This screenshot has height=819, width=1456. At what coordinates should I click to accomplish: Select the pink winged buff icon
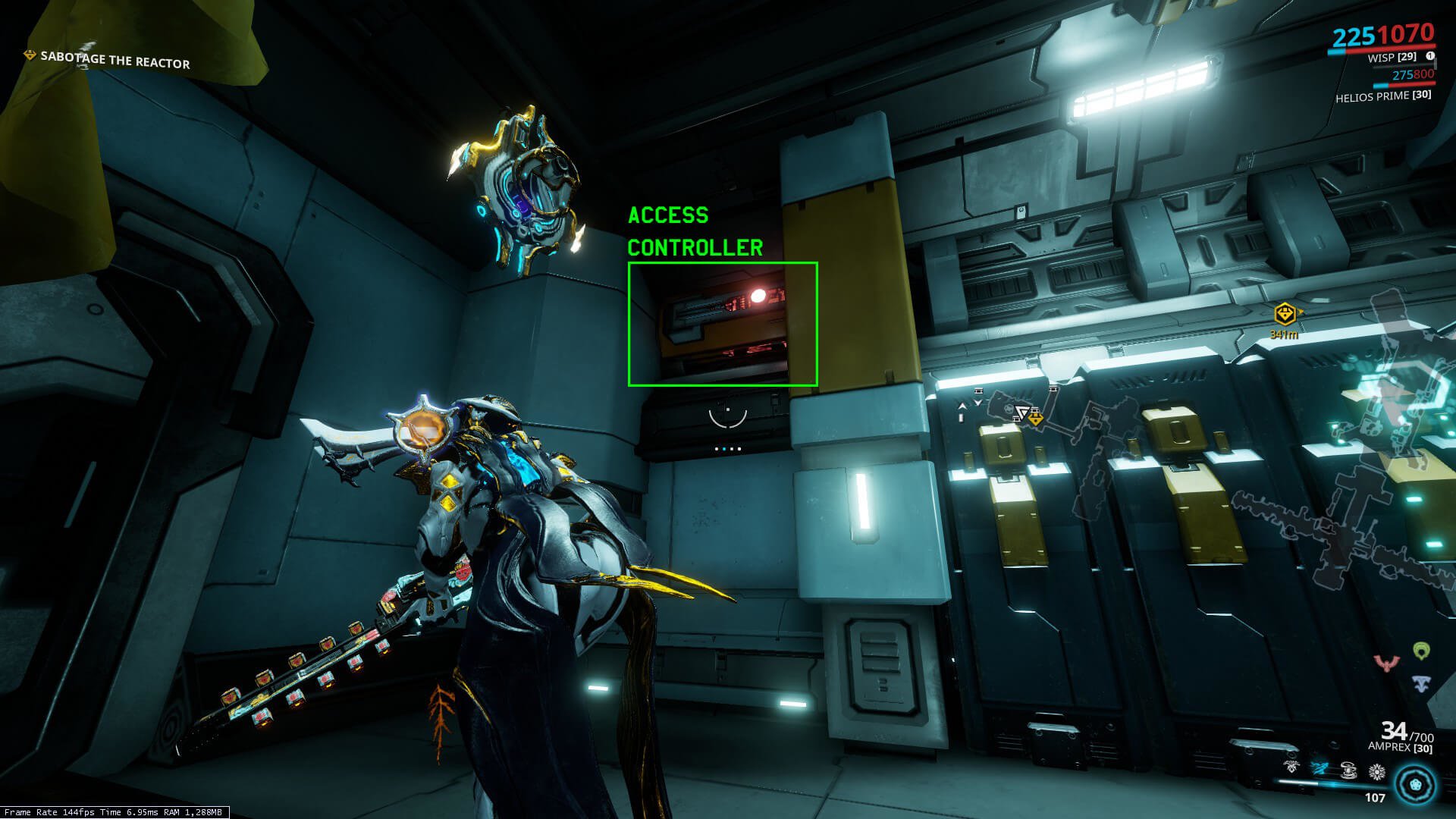[1385, 664]
